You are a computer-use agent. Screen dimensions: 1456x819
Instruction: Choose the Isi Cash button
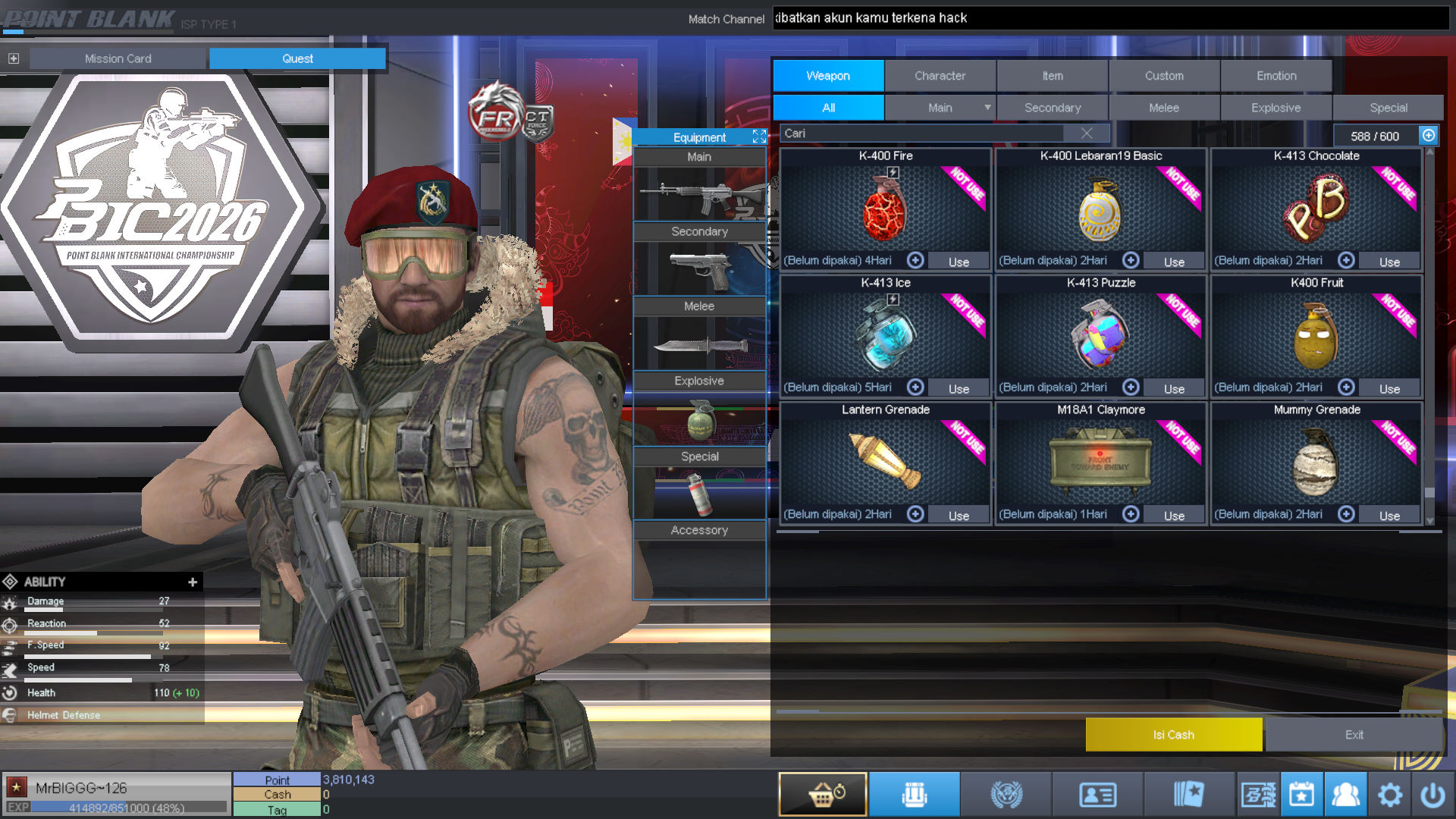(1173, 735)
